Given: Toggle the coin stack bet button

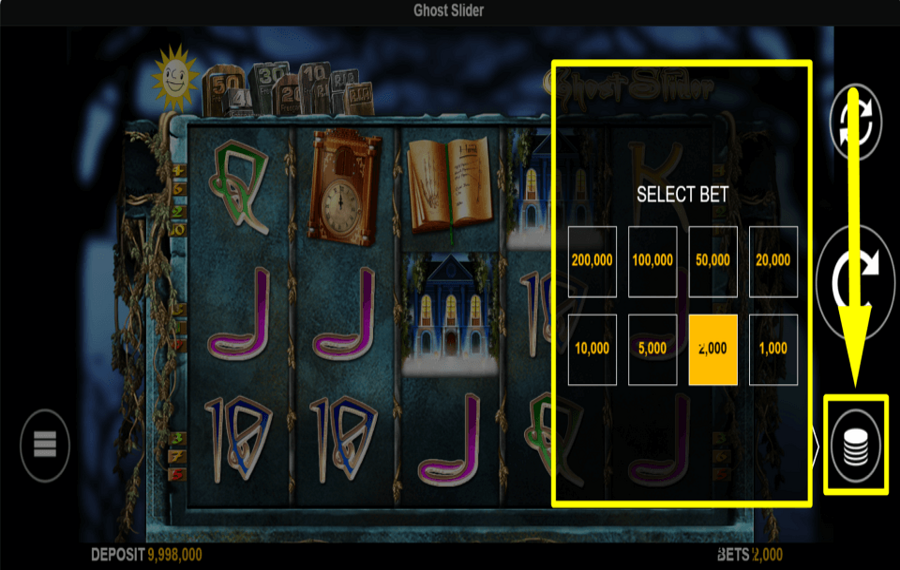Looking at the screenshot, I should [x=855, y=444].
